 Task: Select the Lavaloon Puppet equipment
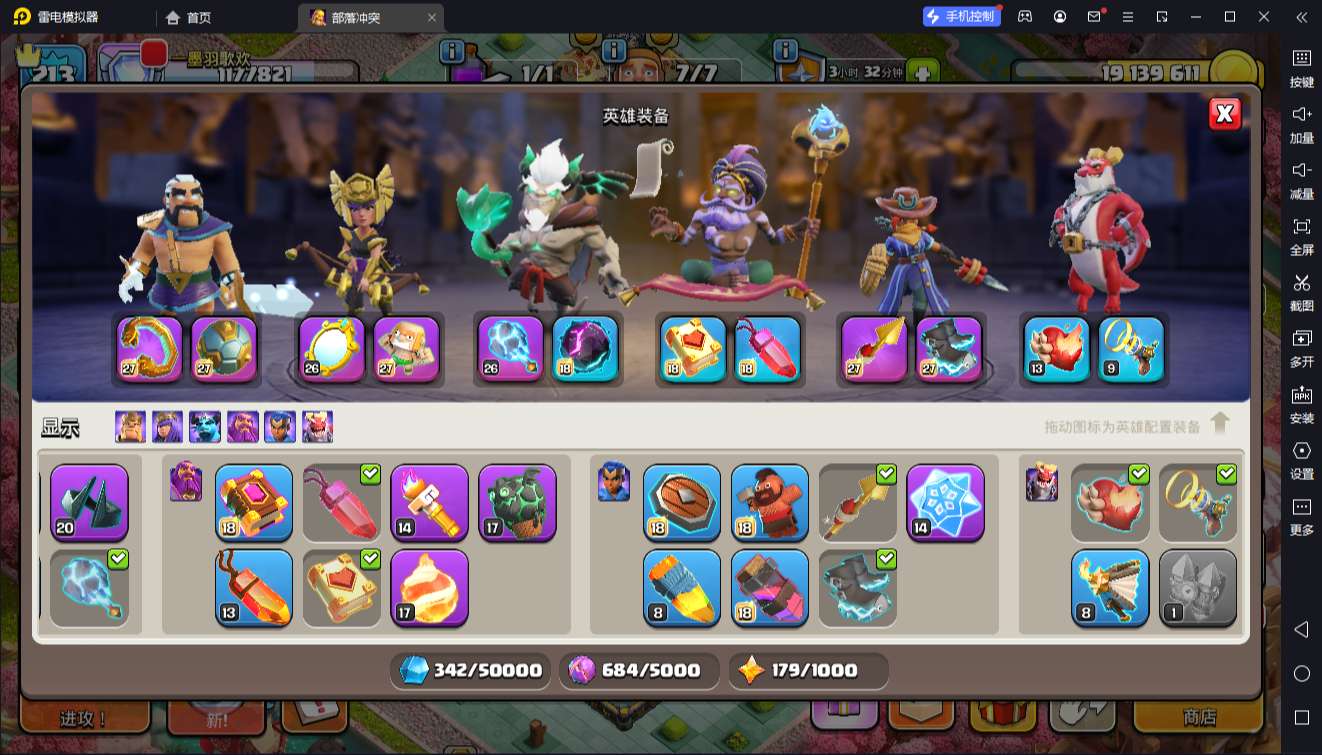coord(517,502)
